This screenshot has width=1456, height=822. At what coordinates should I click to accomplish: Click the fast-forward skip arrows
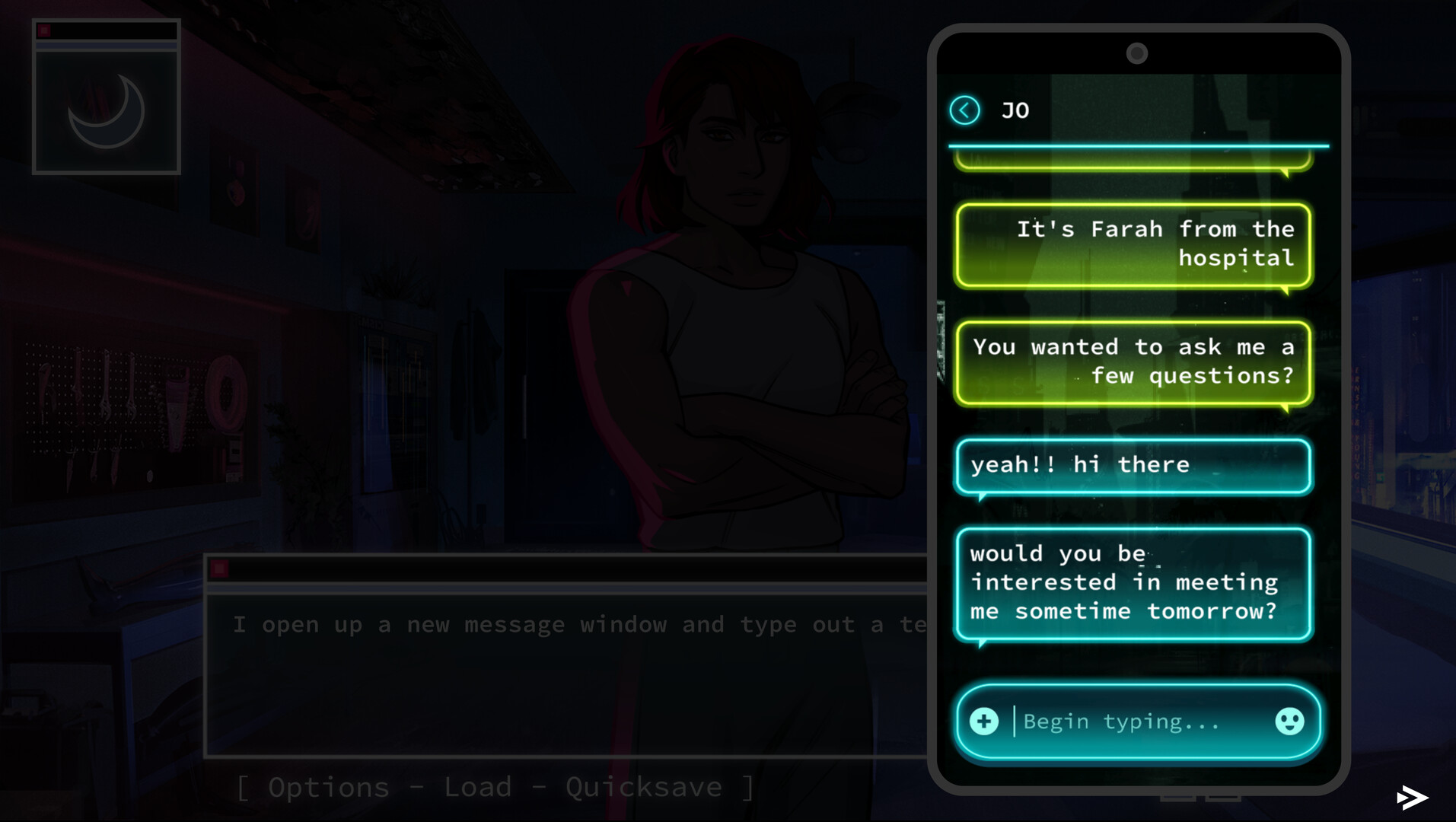(x=1412, y=796)
